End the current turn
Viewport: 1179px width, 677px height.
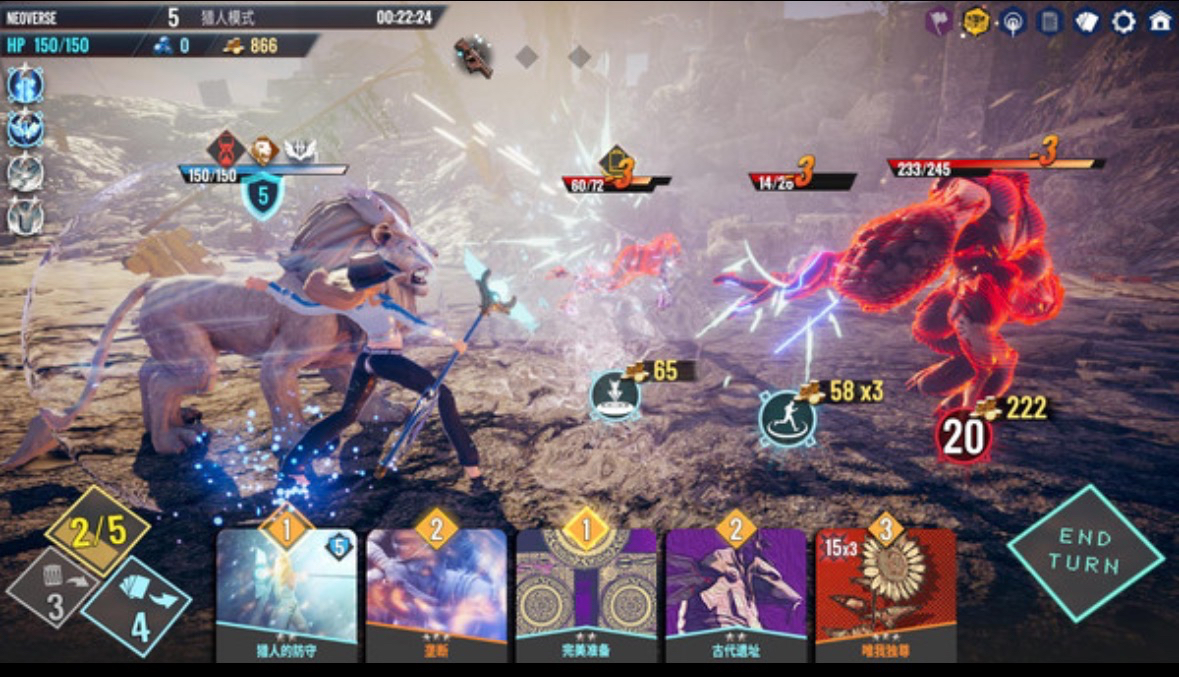pyautogui.click(x=1086, y=554)
